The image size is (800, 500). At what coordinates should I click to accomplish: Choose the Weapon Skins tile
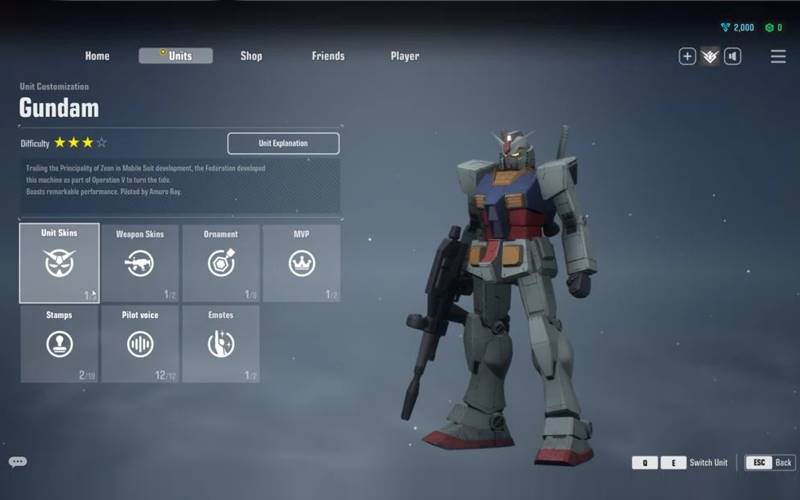(x=140, y=263)
